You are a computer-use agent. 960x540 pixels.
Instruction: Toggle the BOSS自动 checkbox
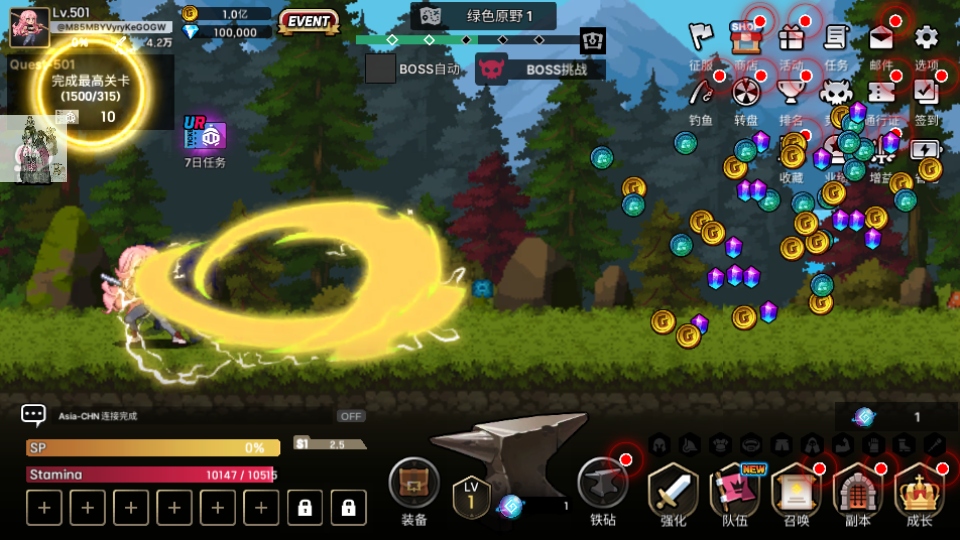pos(380,69)
